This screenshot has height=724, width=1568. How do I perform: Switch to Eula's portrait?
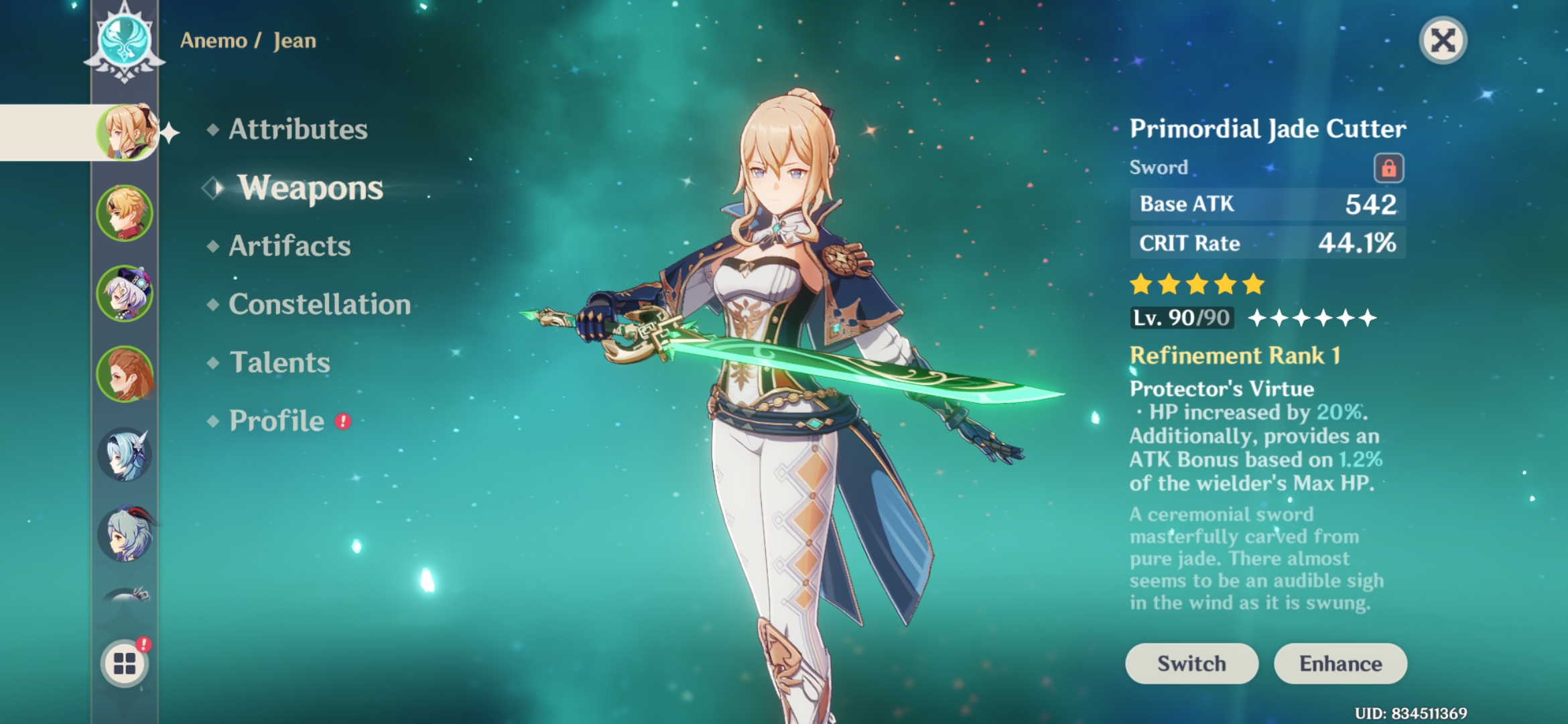125,455
